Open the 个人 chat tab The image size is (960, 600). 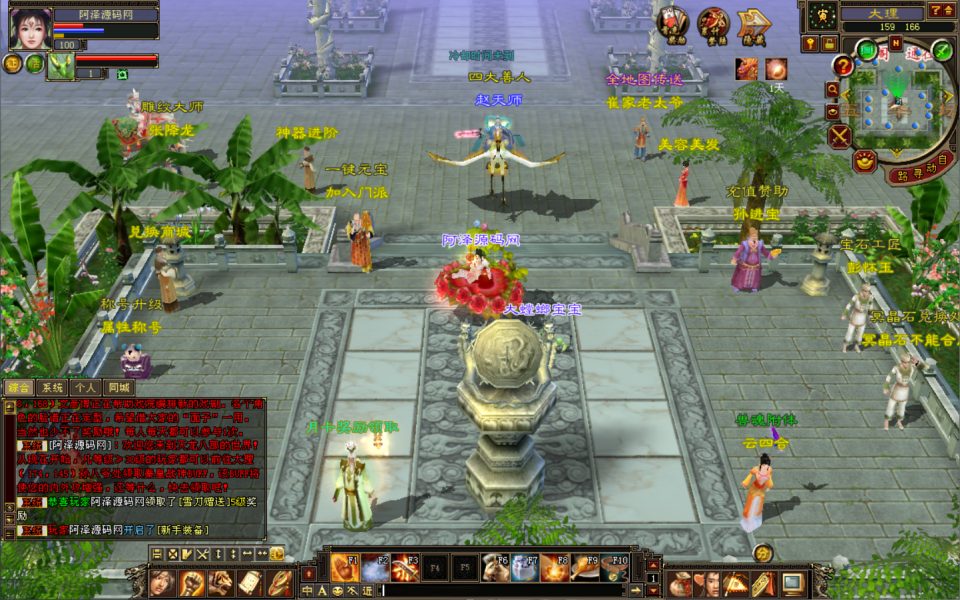click(85, 387)
